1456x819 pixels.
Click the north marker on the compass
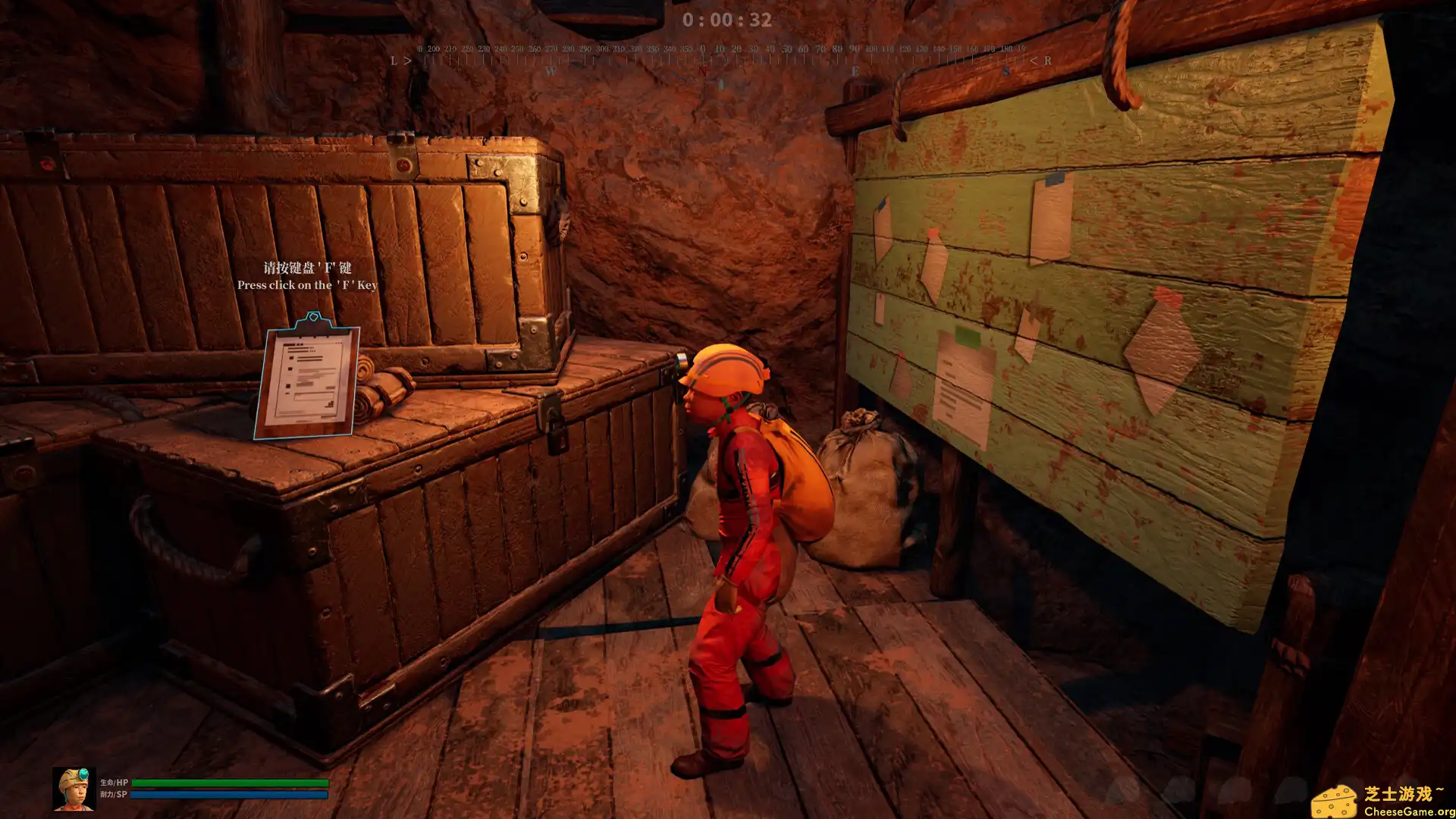(x=704, y=70)
